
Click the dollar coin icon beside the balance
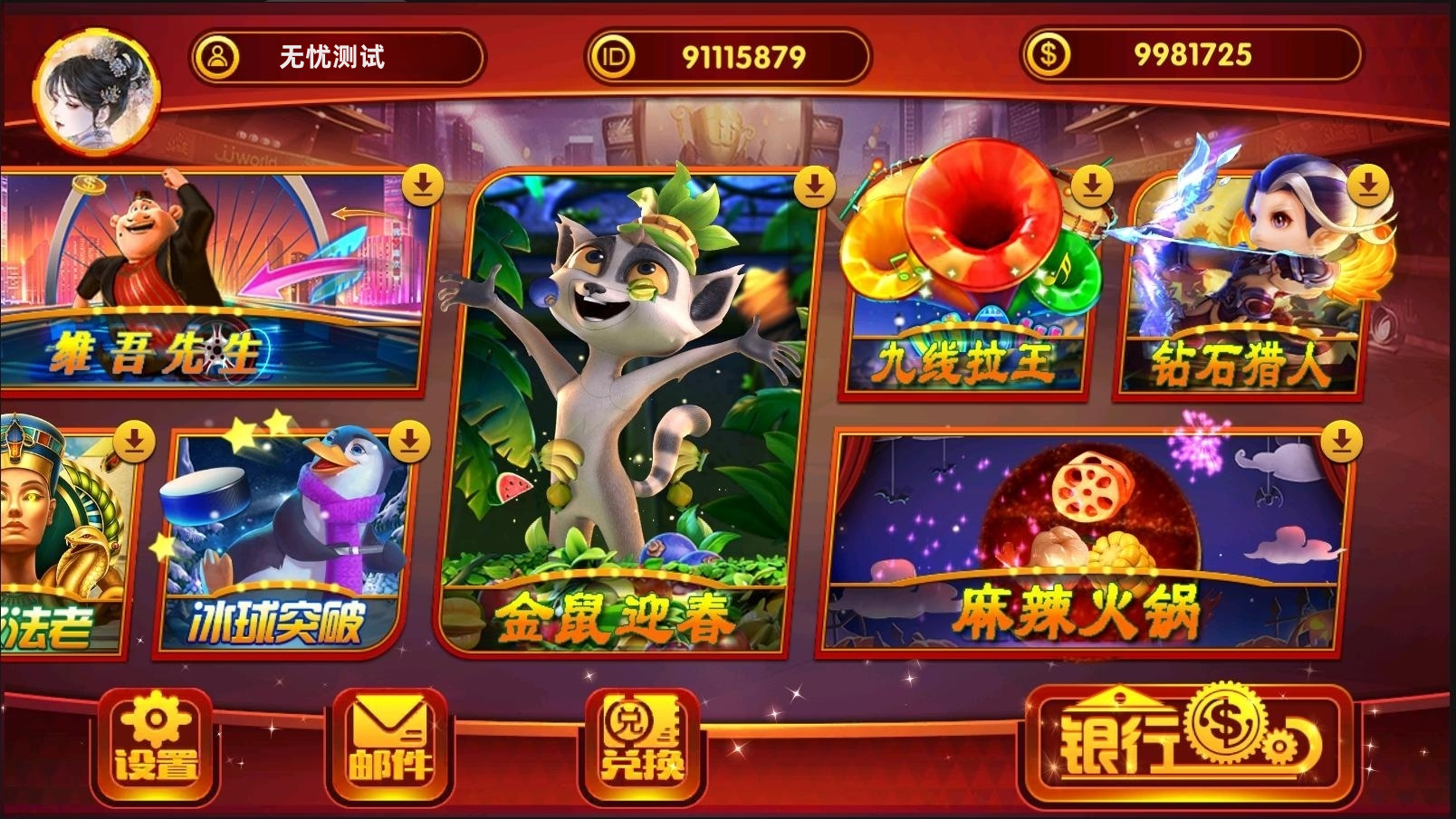pyautogui.click(x=1050, y=54)
